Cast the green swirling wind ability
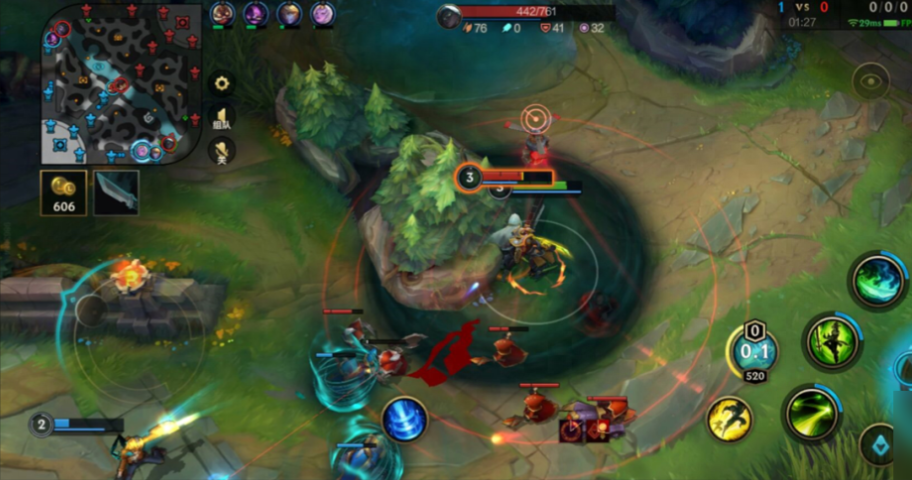 click(x=878, y=280)
